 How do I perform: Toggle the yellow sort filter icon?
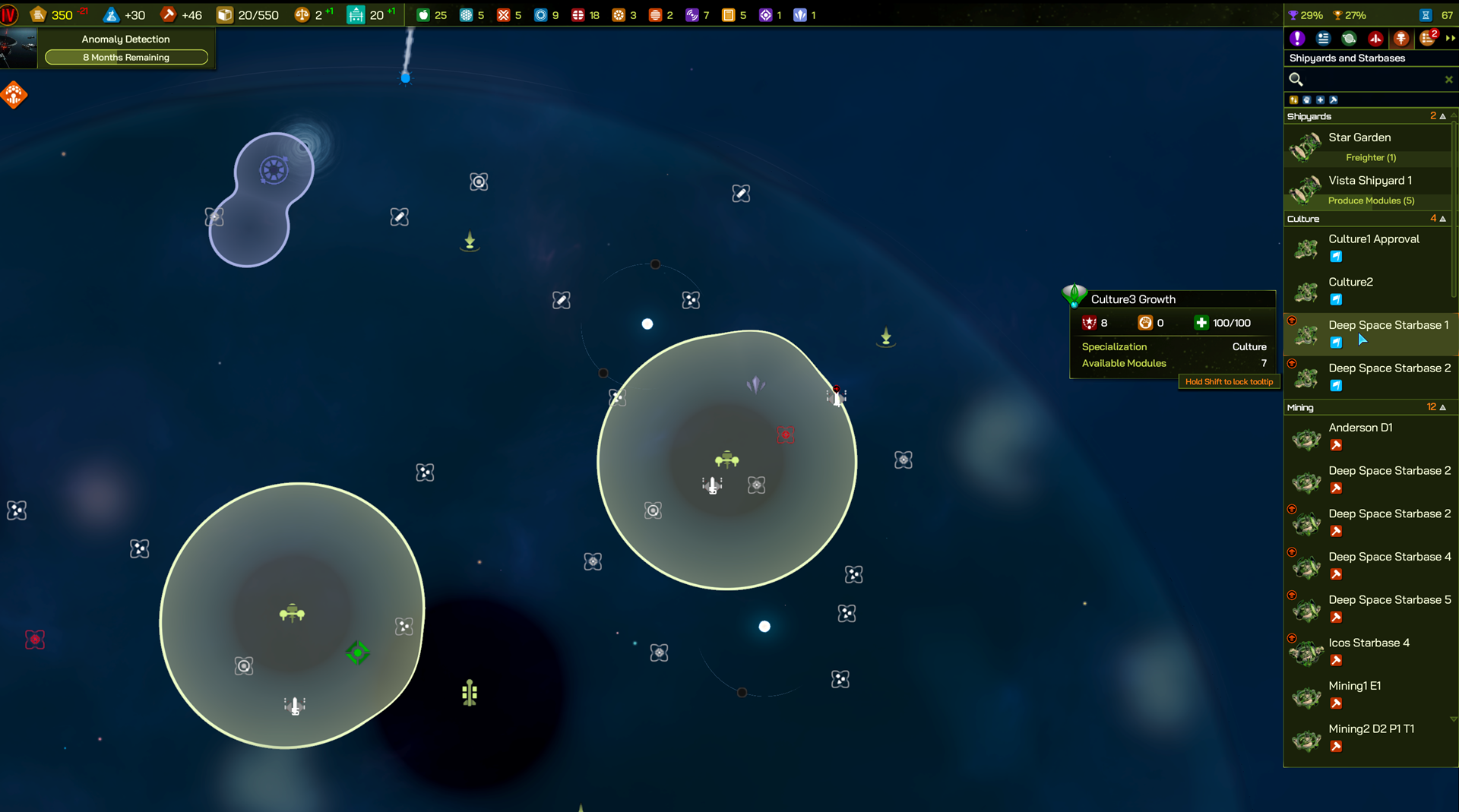[1293, 100]
